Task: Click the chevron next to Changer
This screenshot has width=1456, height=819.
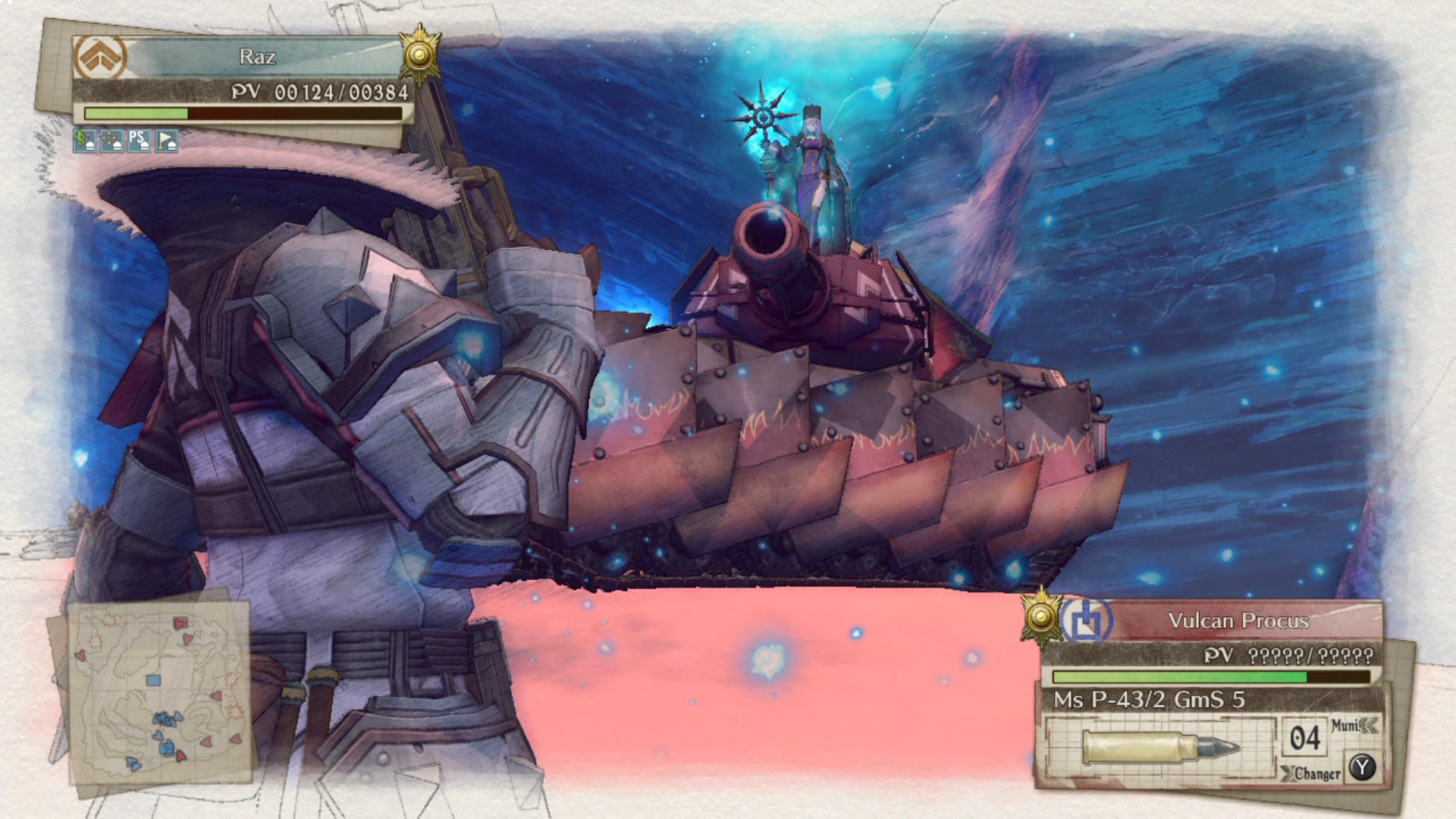Action: 1288,773
